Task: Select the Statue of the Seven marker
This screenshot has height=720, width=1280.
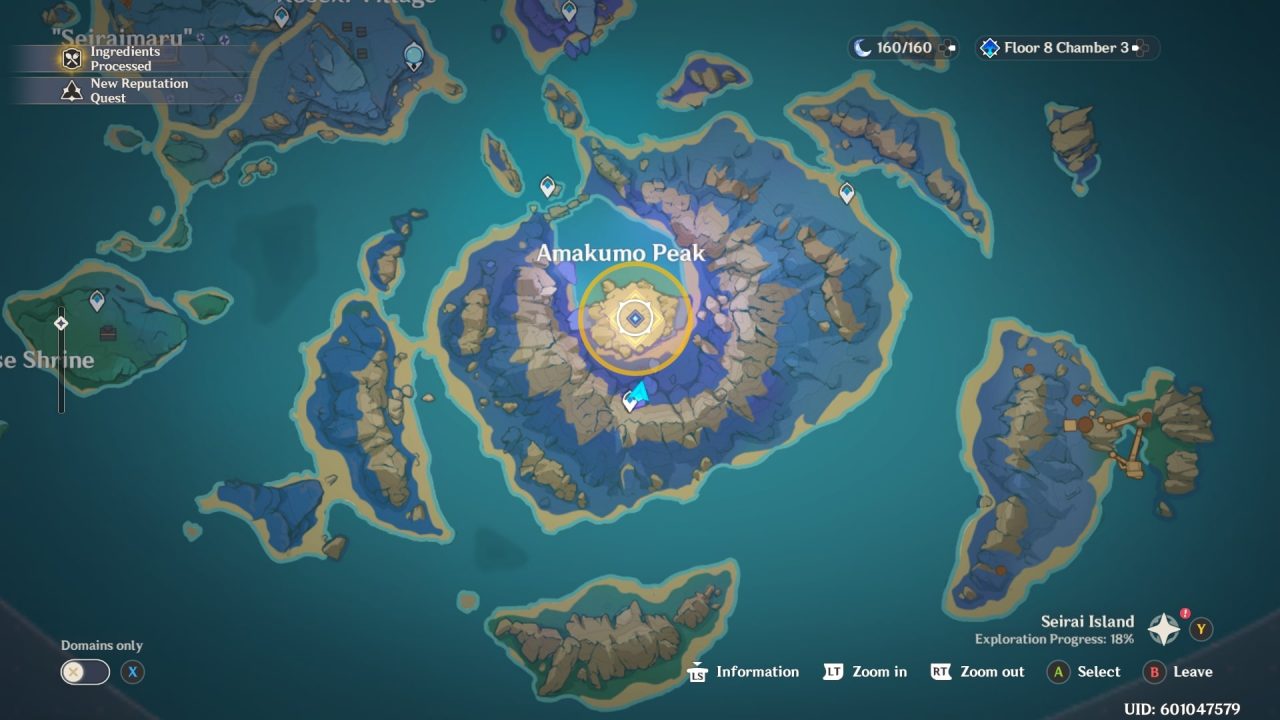Action: click(x=413, y=55)
